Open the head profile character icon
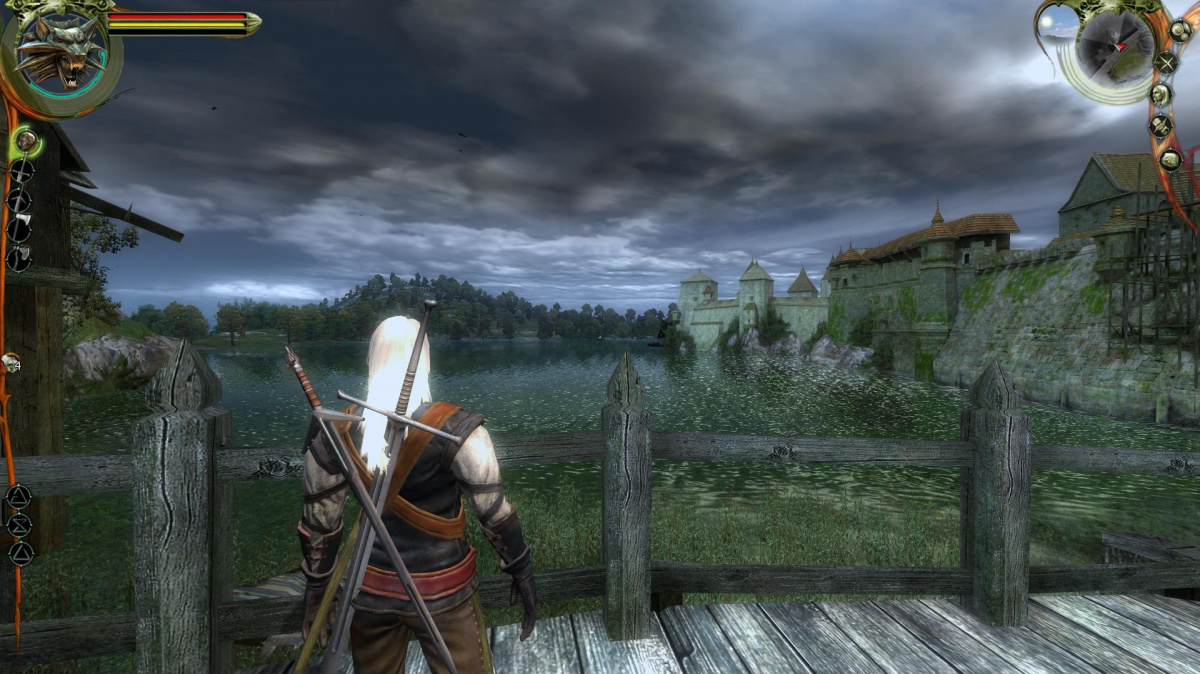Viewport: 1200px width, 674px height. pos(1161,94)
